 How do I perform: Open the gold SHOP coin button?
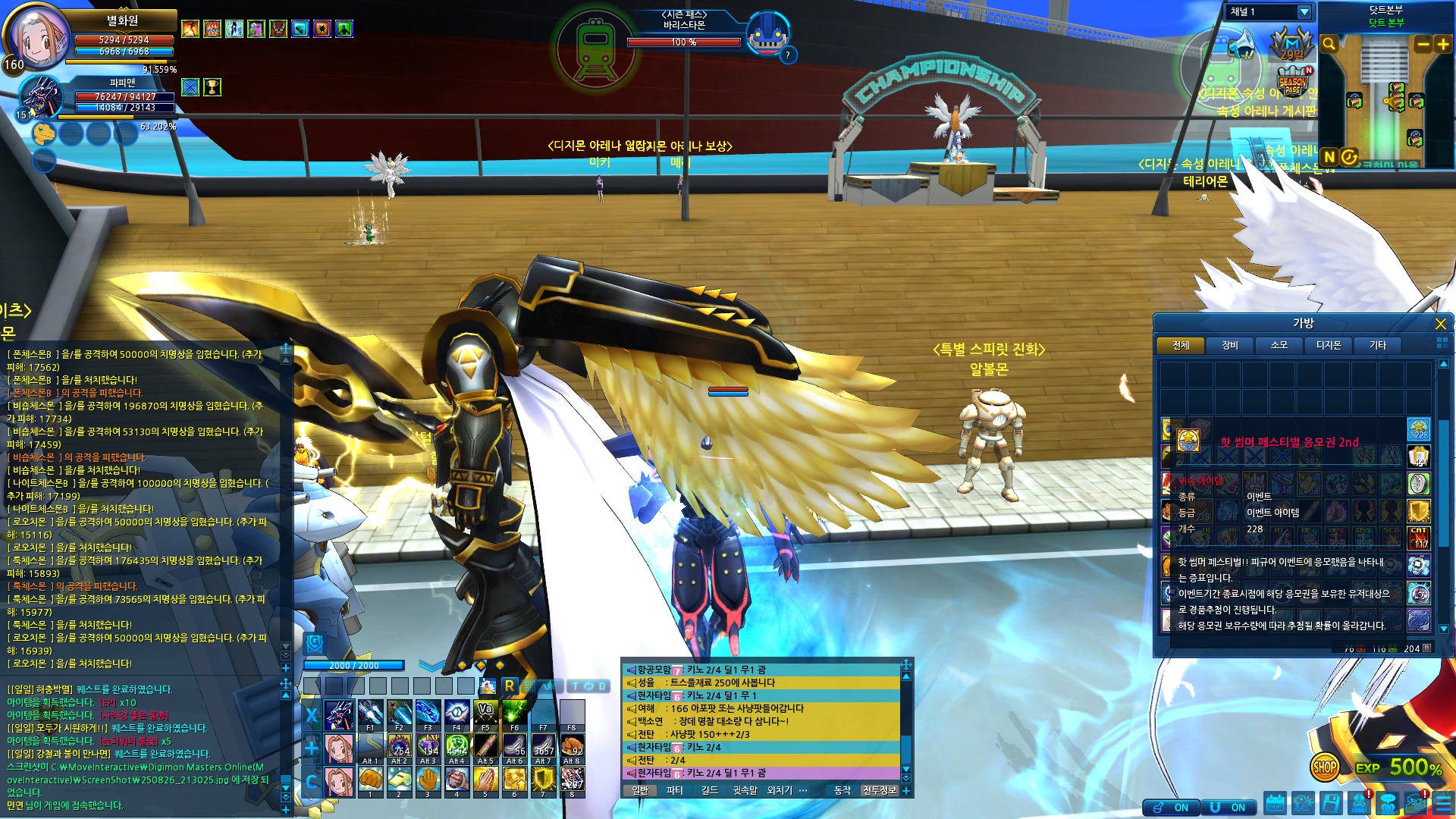coord(1324,767)
